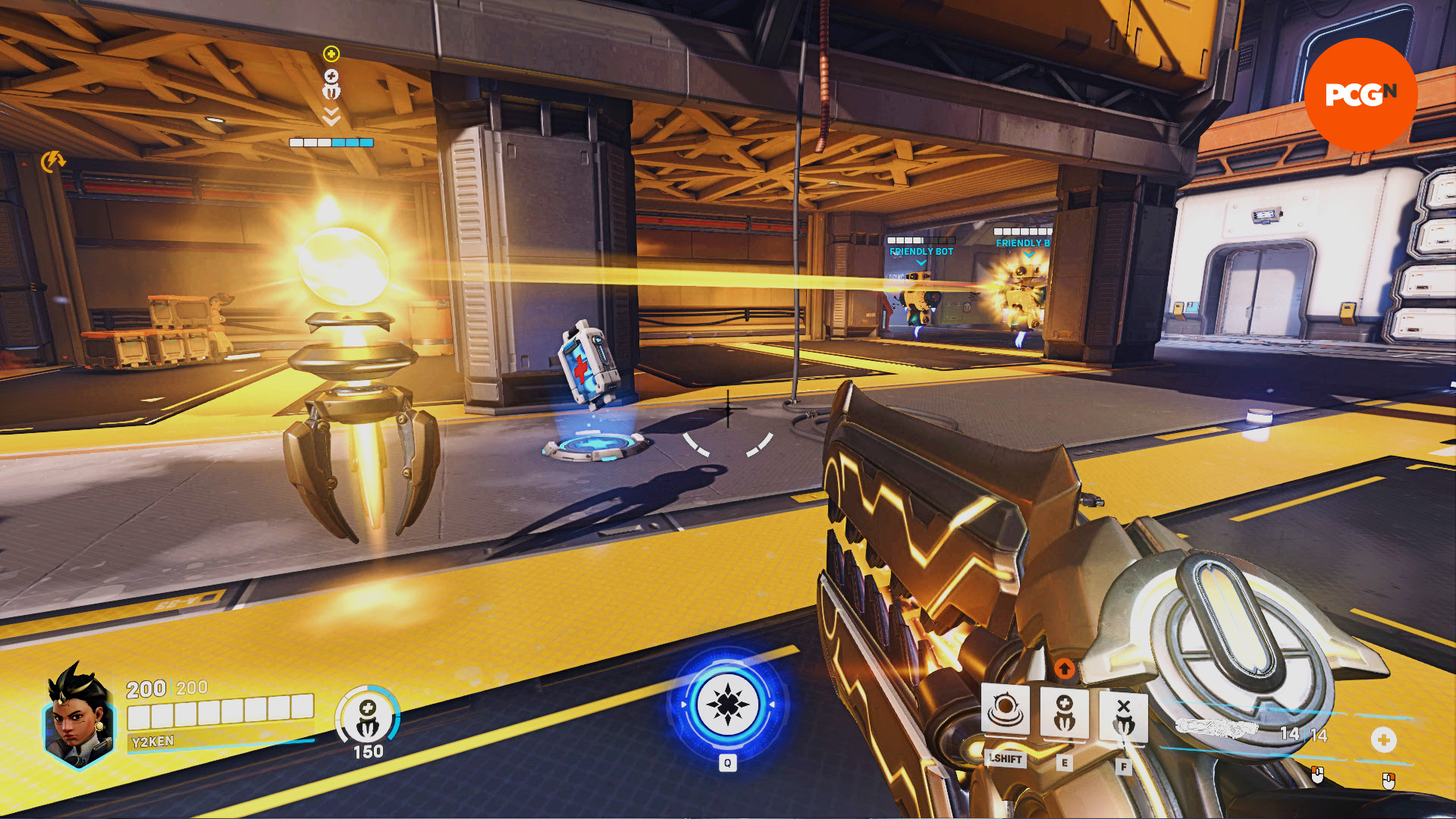Select the Solar Rifle weapon icon
1456x819 pixels.
point(1216,729)
